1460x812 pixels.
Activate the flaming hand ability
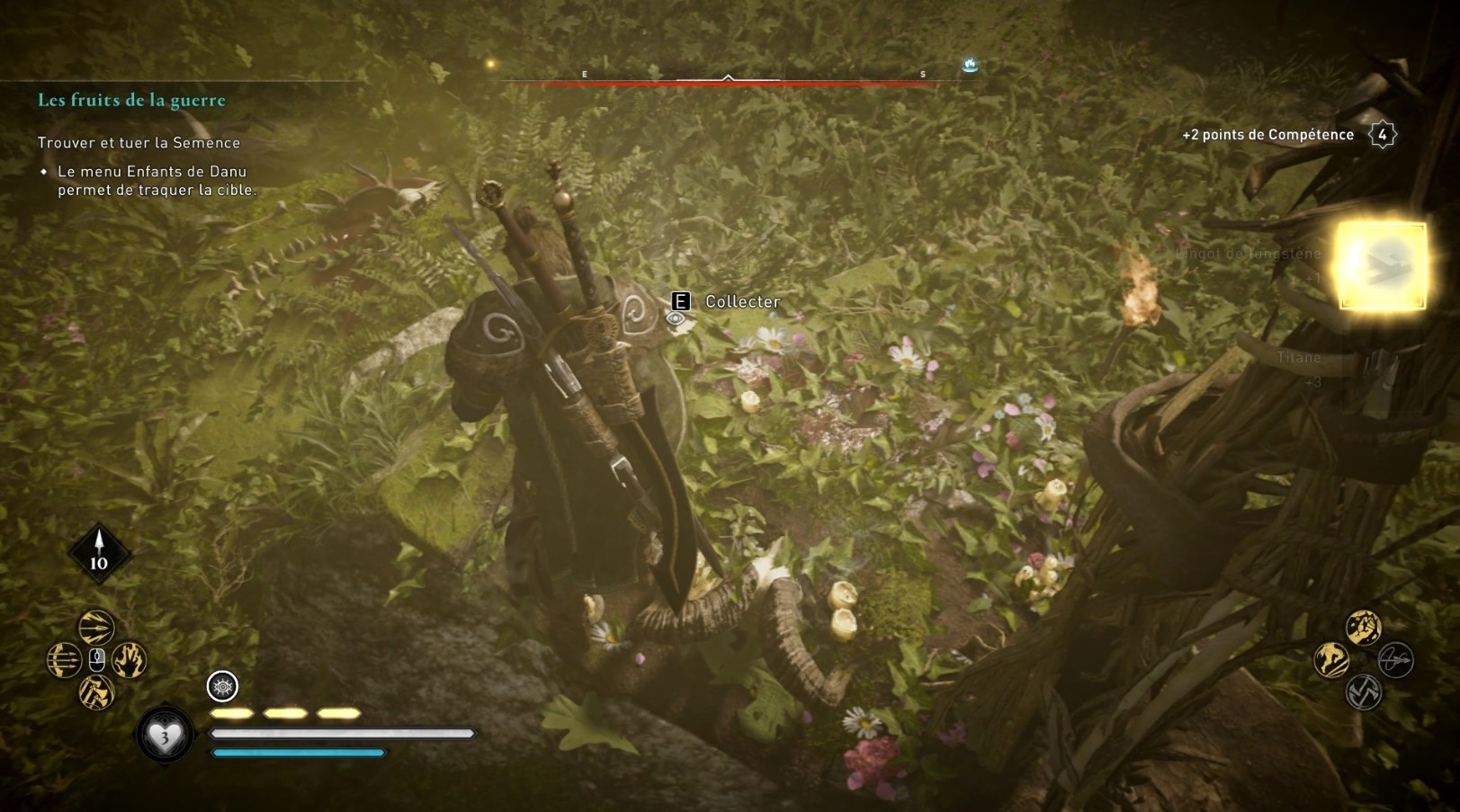[130, 660]
